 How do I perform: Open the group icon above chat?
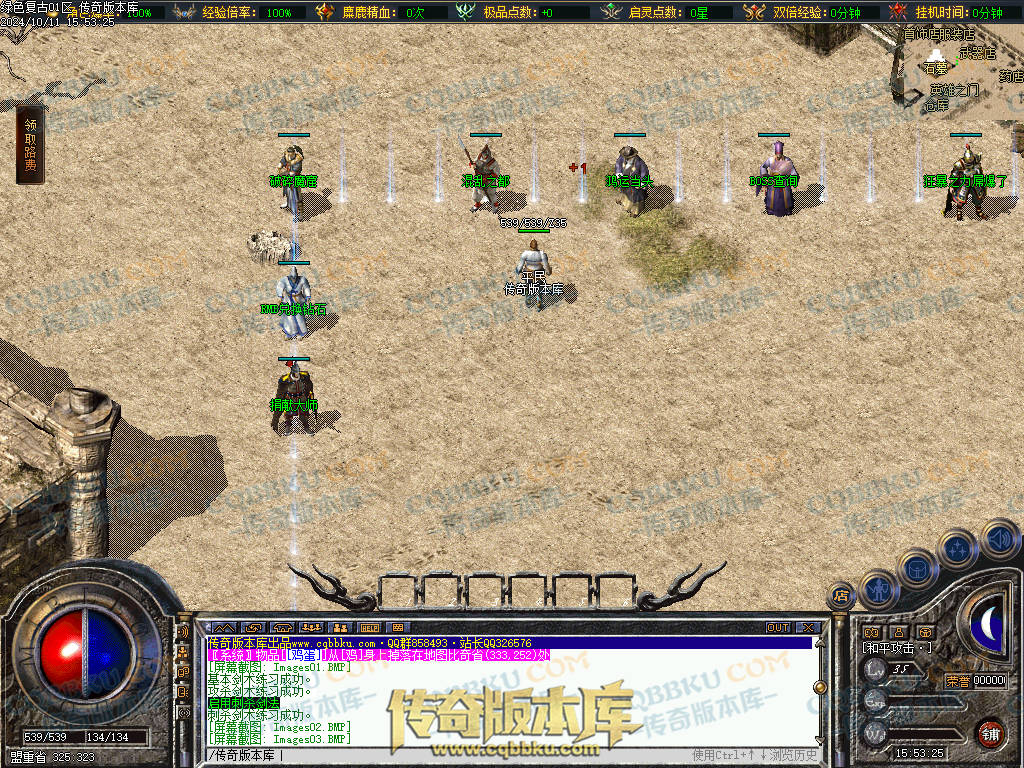[x=311, y=627]
